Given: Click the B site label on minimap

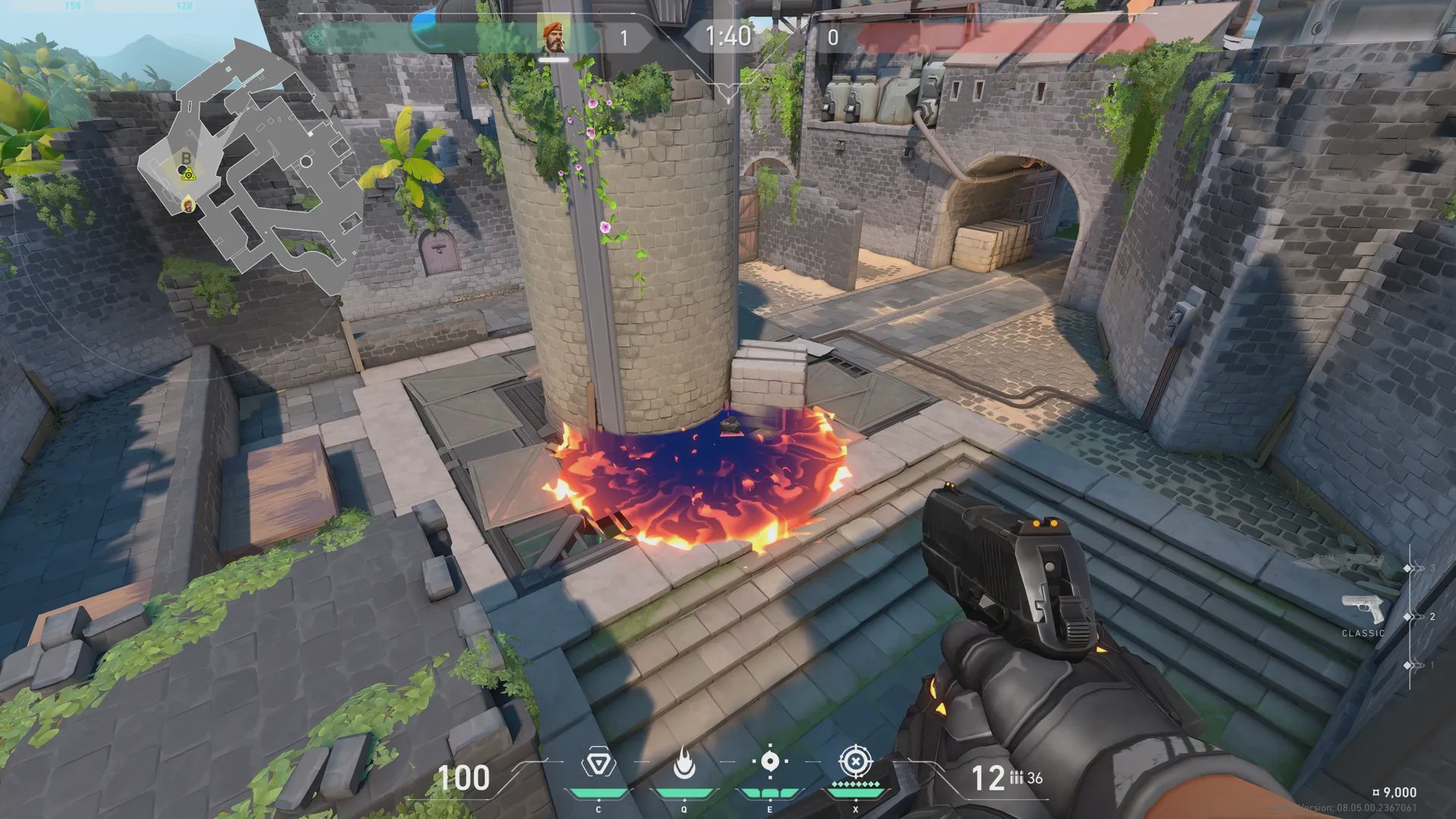Looking at the screenshot, I should tap(186, 158).
